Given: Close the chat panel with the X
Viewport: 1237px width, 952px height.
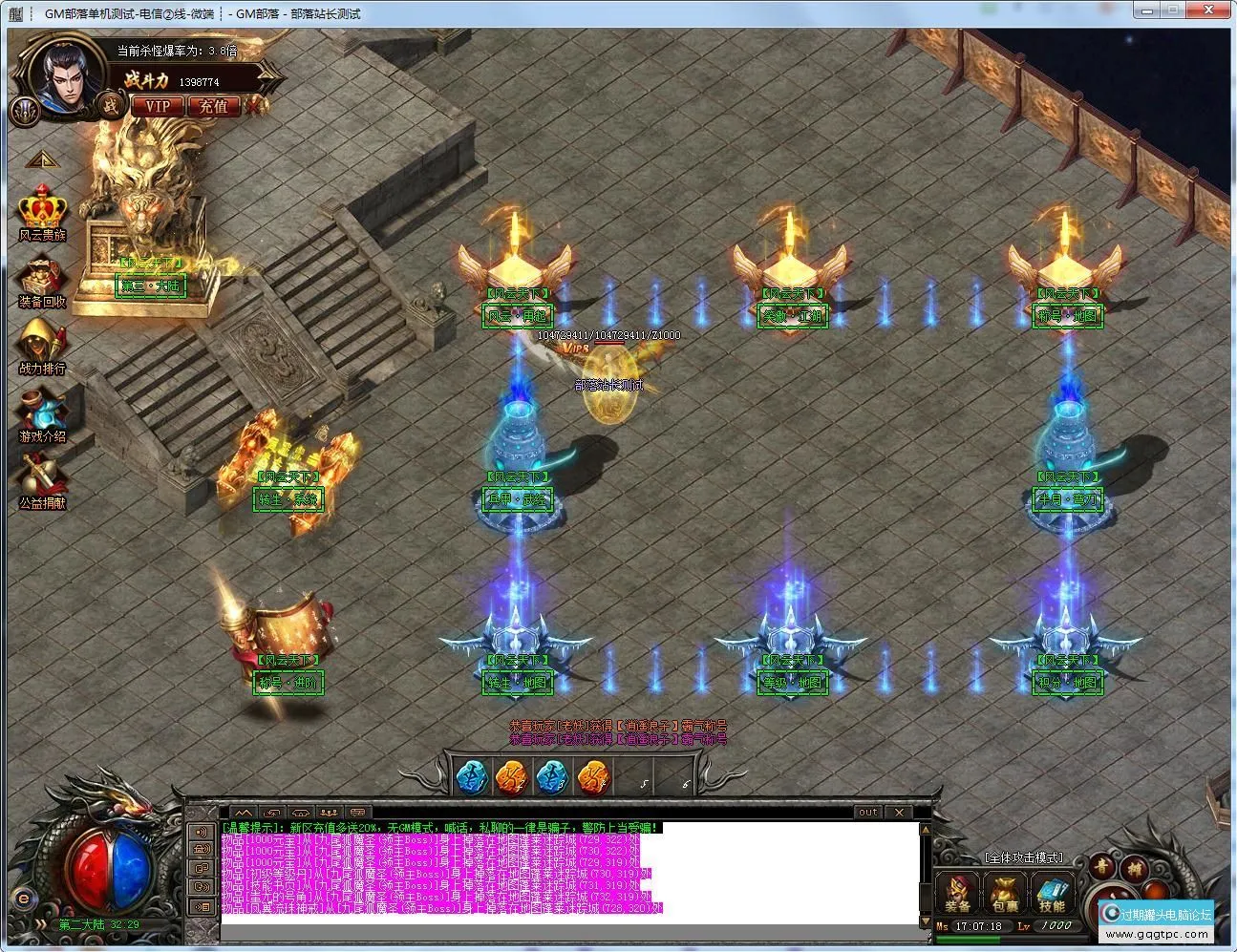Looking at the screenshot, I should pyautogui.click(x=900, y=813).
